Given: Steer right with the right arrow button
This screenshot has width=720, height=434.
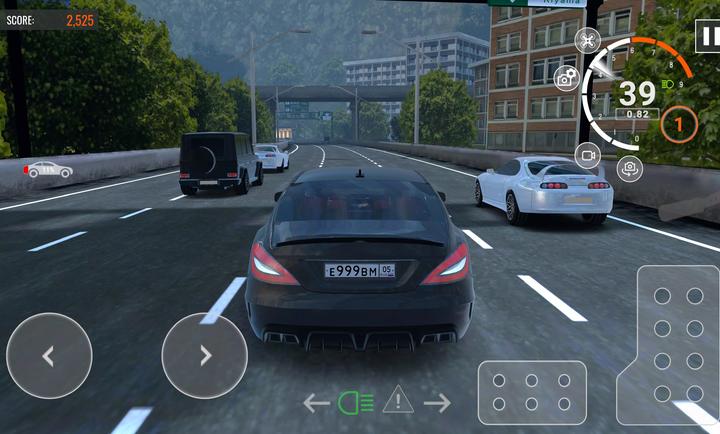Looking at the screenshot, I should click(204, 356).
